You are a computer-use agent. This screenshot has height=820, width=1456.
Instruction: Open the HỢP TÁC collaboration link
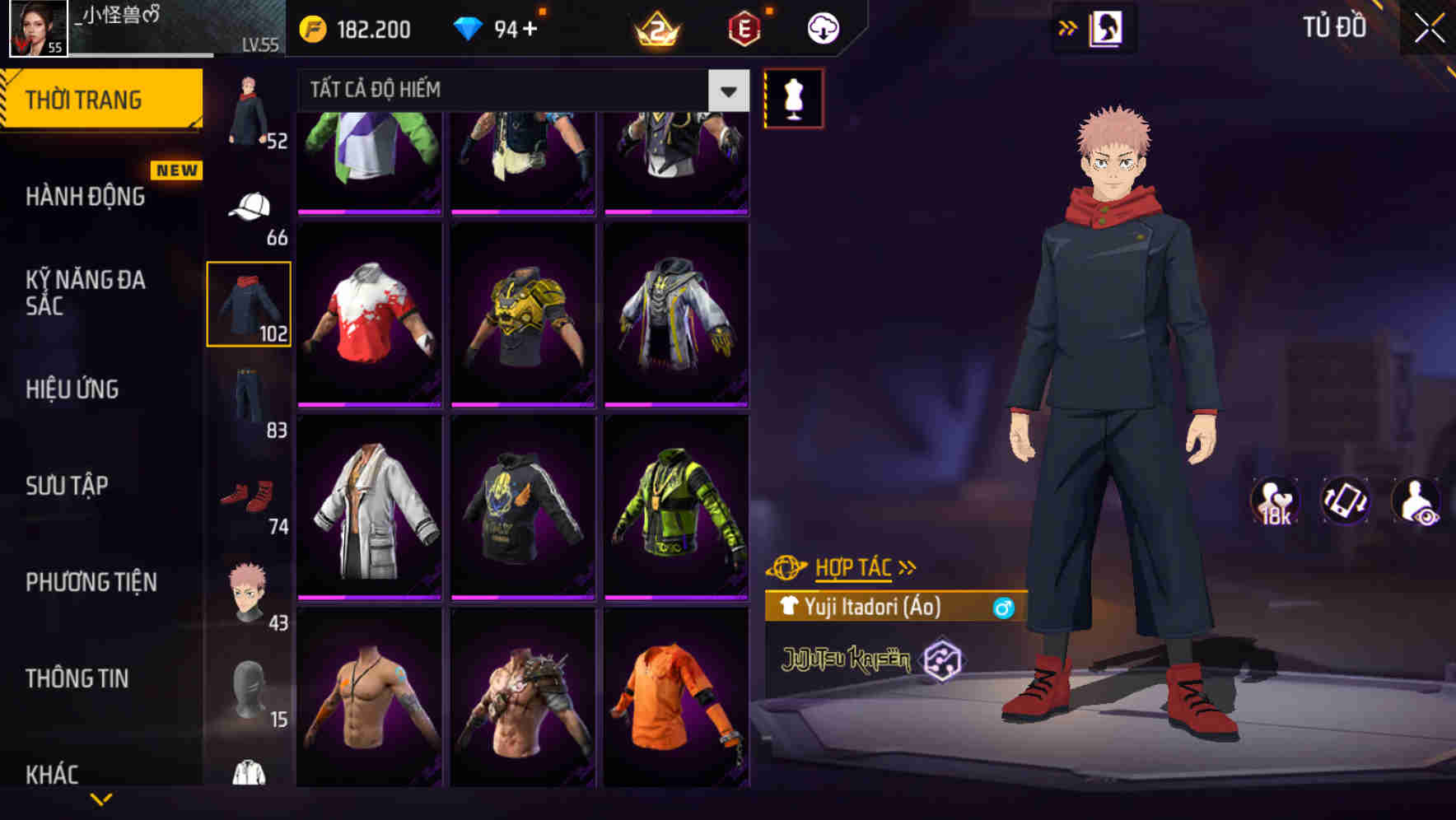coord(853,566)
